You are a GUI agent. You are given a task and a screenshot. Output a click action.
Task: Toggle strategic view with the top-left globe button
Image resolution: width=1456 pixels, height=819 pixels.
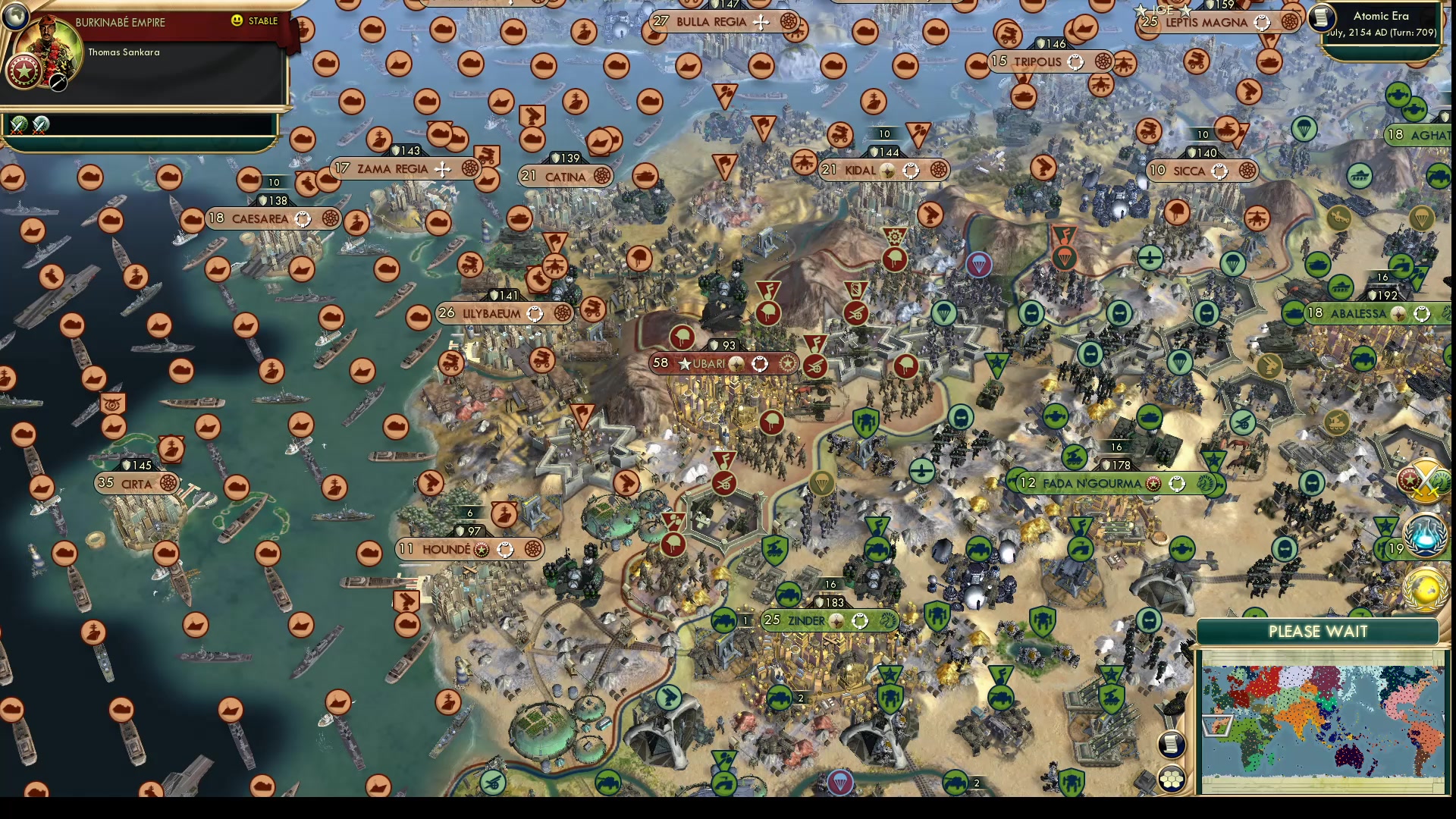click(x=15, y=15)
